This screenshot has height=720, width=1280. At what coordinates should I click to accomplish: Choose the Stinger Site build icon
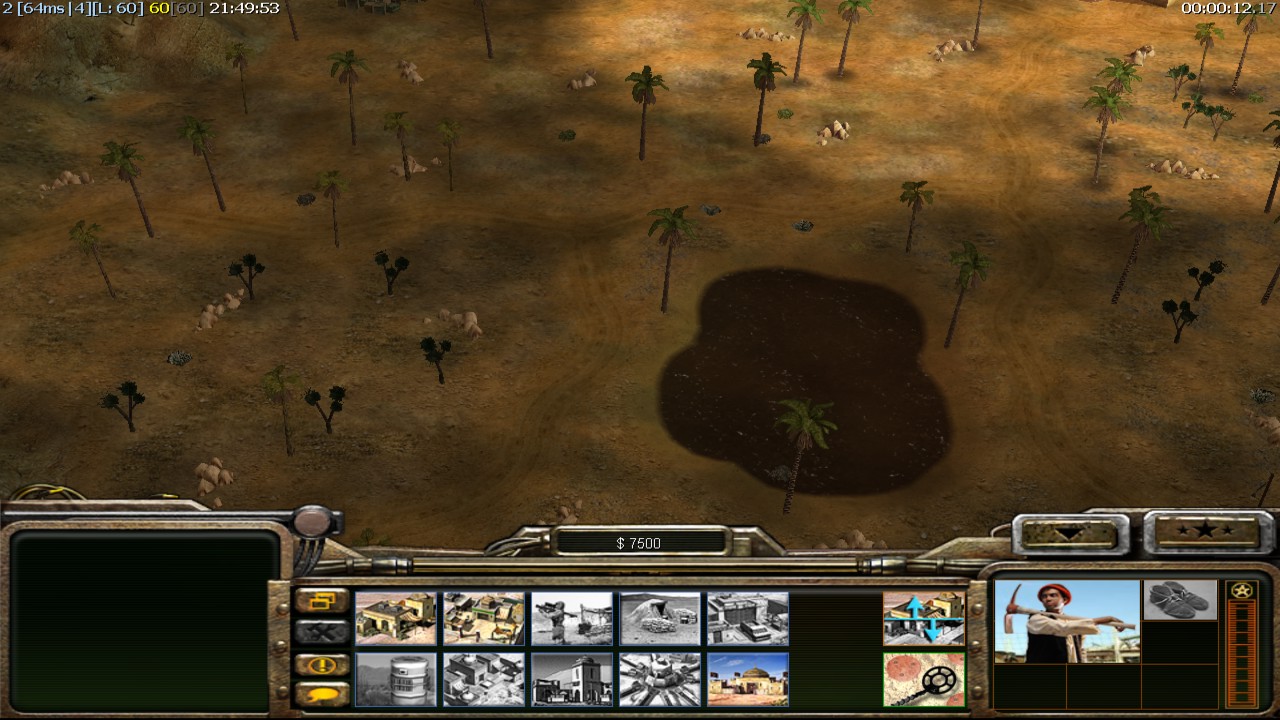click(x=572, y=618)
